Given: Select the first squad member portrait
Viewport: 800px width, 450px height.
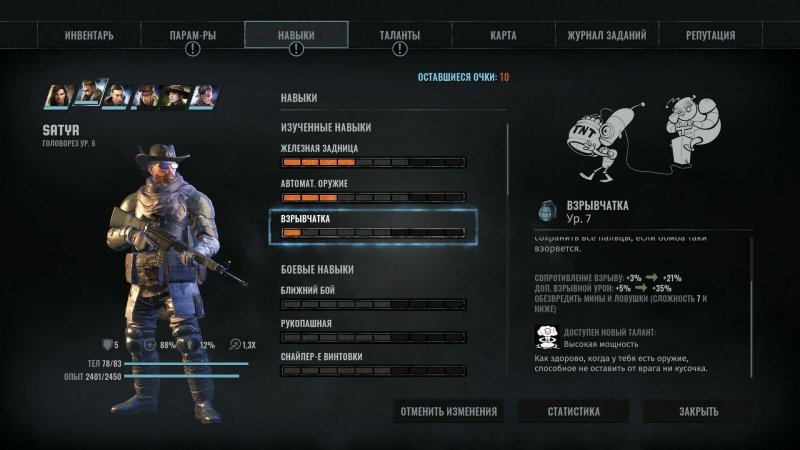Looking at the screenshot, I should tap(59, 95).
